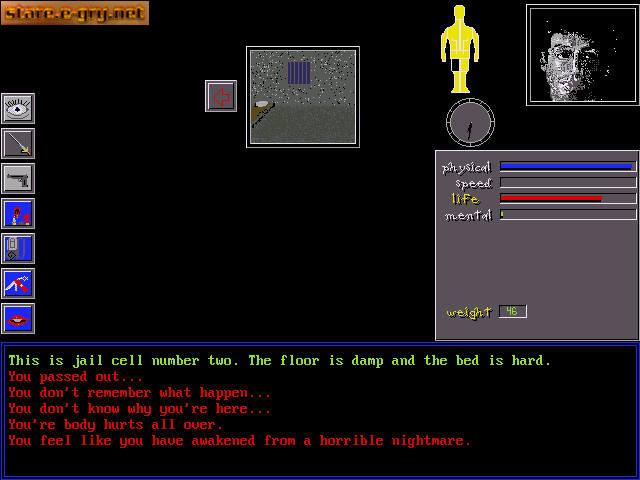Activate the red-and-blue figures action icon
The height and width of the screenshot is (480, 640).
point(18,213)
